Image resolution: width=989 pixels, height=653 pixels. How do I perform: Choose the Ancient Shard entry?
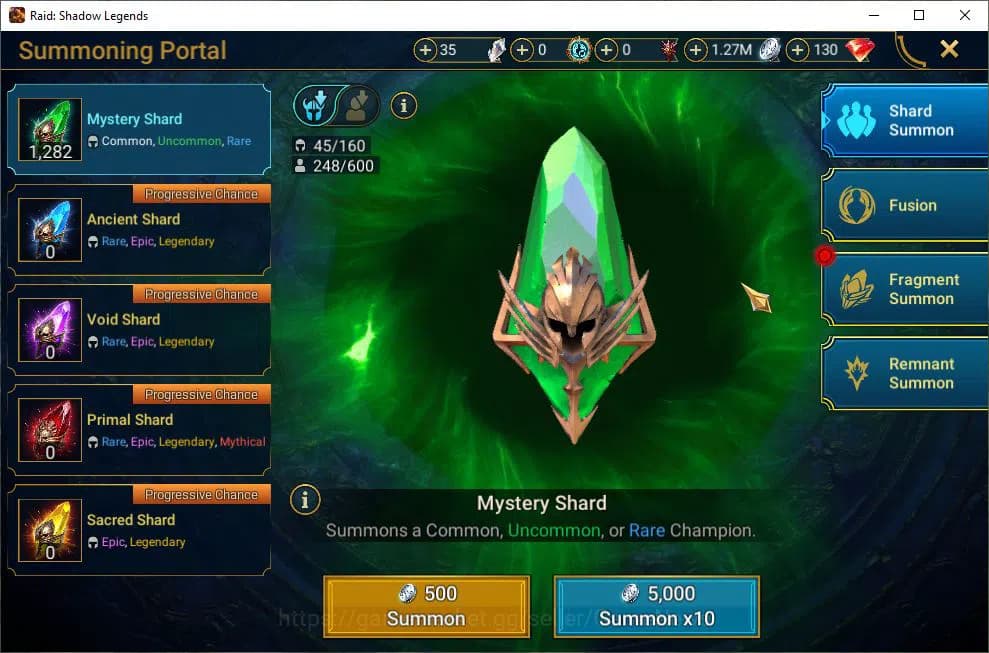[139, 230]
